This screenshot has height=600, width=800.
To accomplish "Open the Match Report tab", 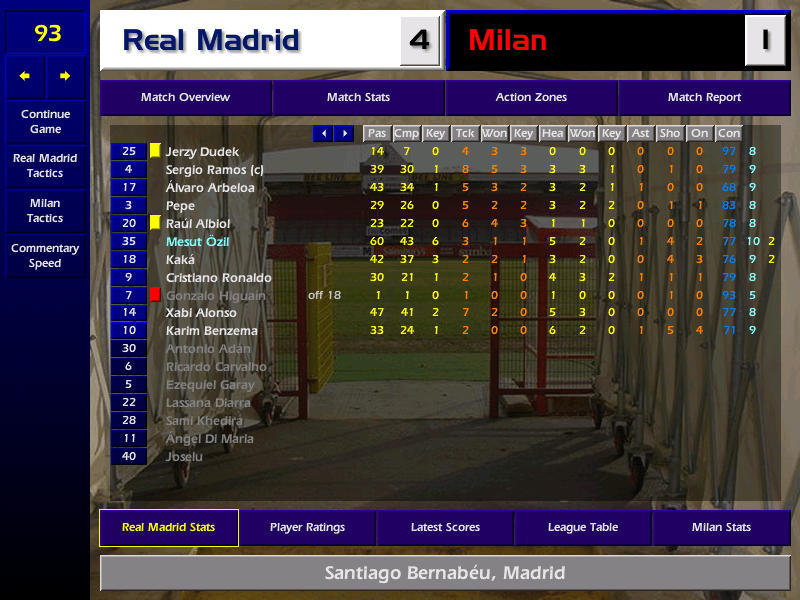I will pyautogui.click(x=704, y=98).
